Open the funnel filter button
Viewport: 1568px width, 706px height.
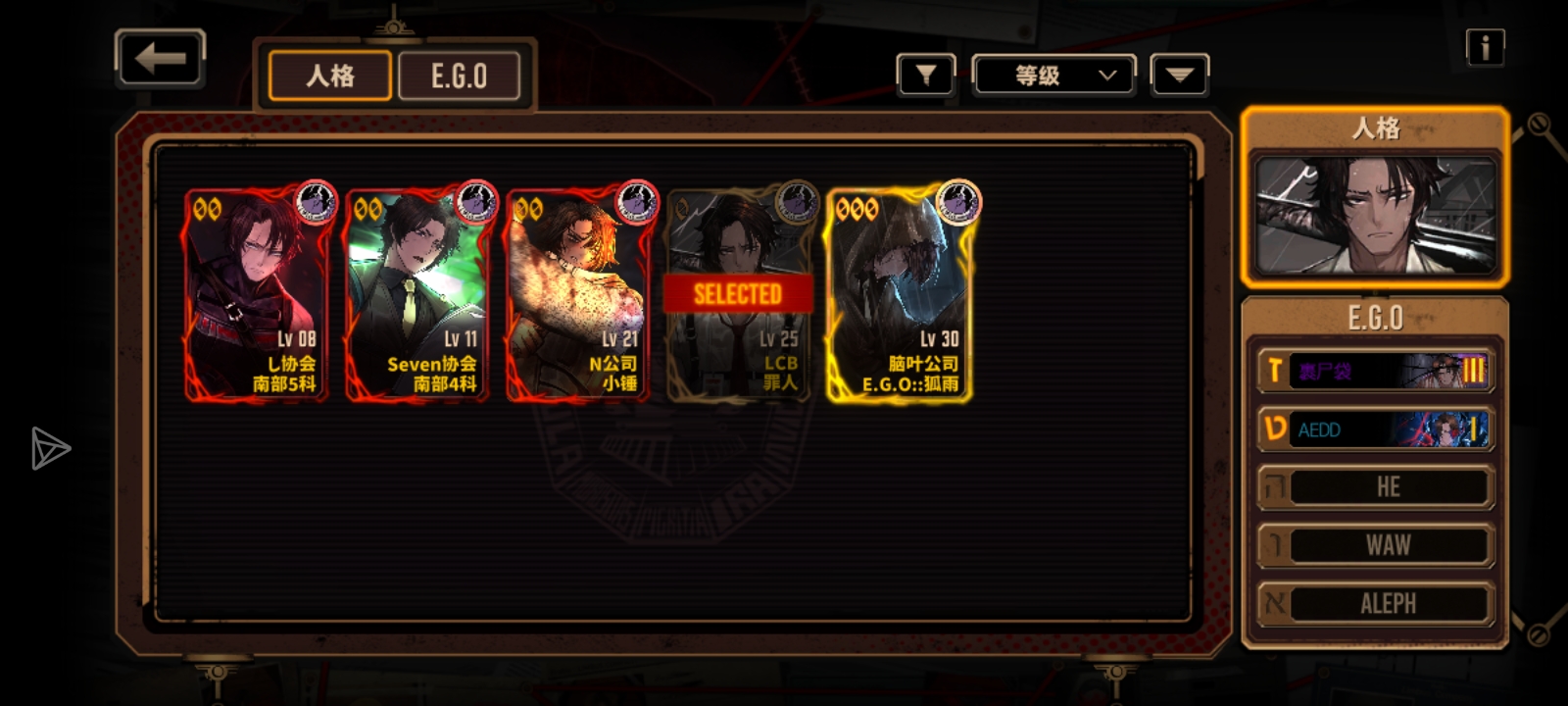(x=925, y=75)
